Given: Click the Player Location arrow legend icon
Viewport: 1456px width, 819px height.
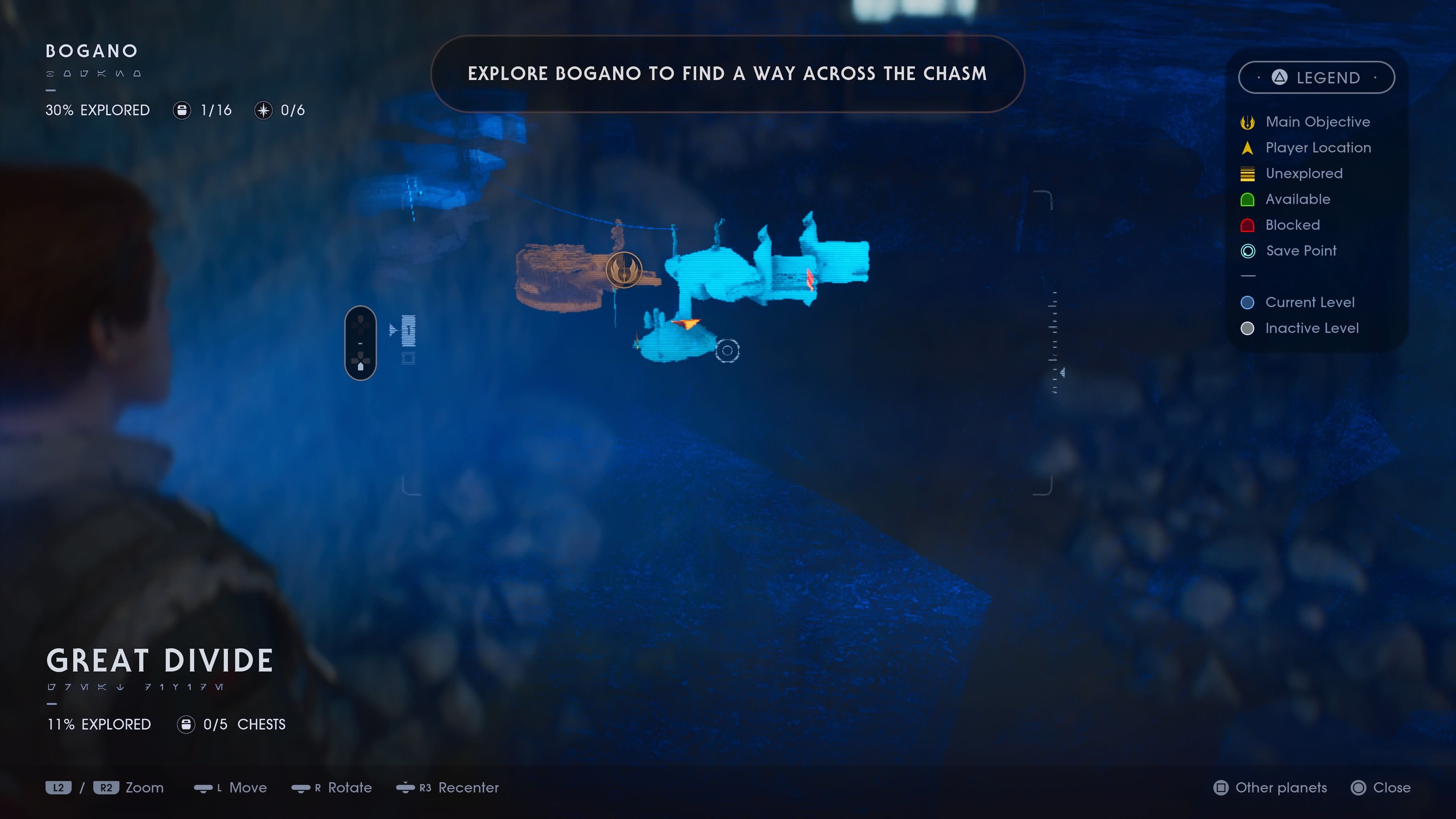Looking at the screenshot, I should coord(1247,147).
